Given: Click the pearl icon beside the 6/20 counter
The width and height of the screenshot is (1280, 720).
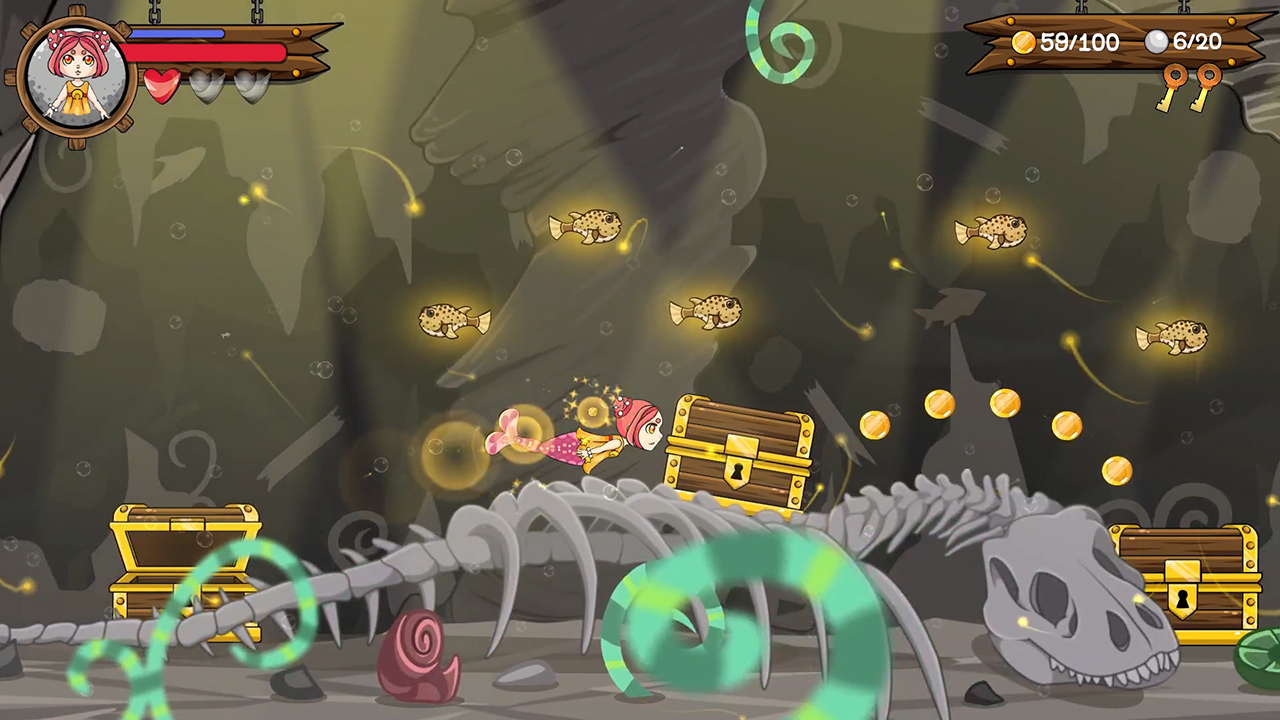Looking at the screenshot, I should click(x=1155, y=42).
